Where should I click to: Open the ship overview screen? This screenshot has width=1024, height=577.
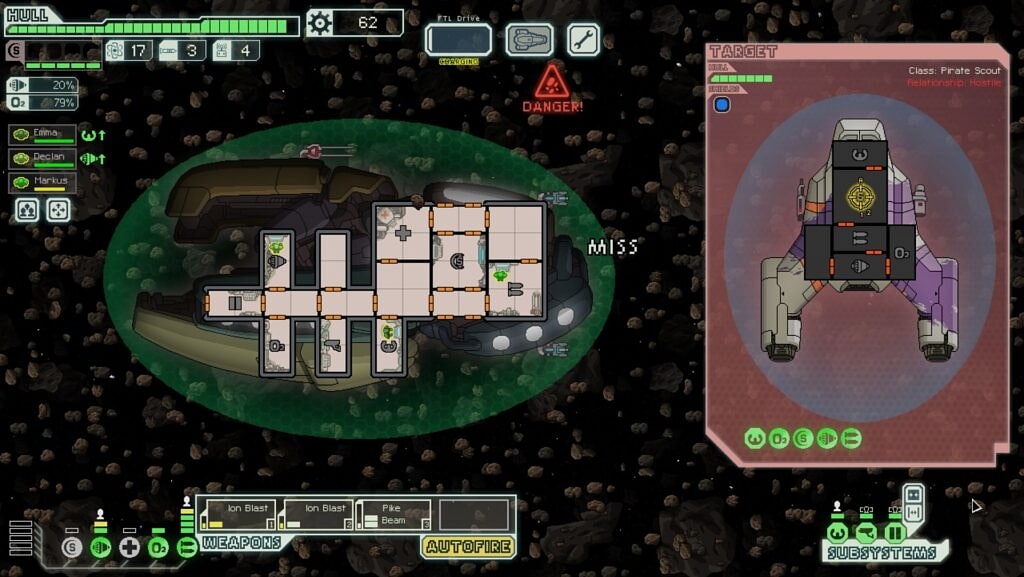pyautogui.click(x=529, y=40)
